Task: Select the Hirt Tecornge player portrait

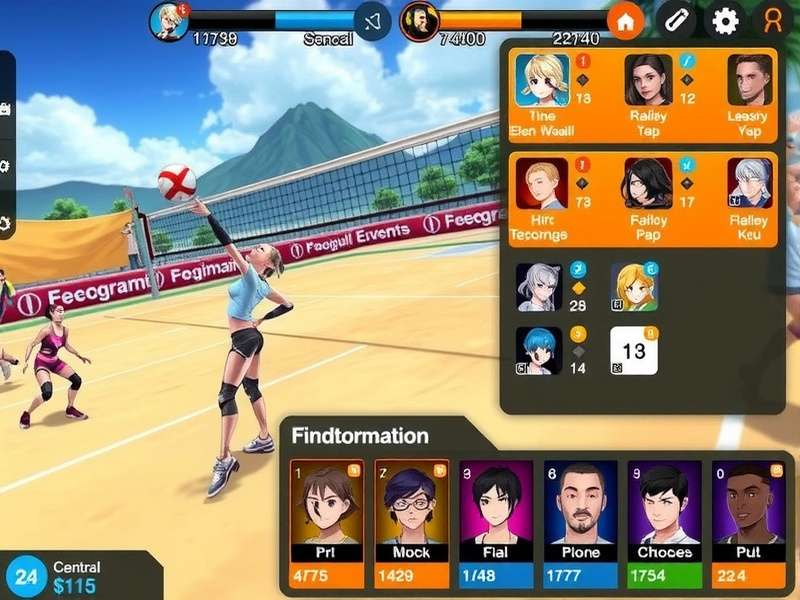Action: 542,183
